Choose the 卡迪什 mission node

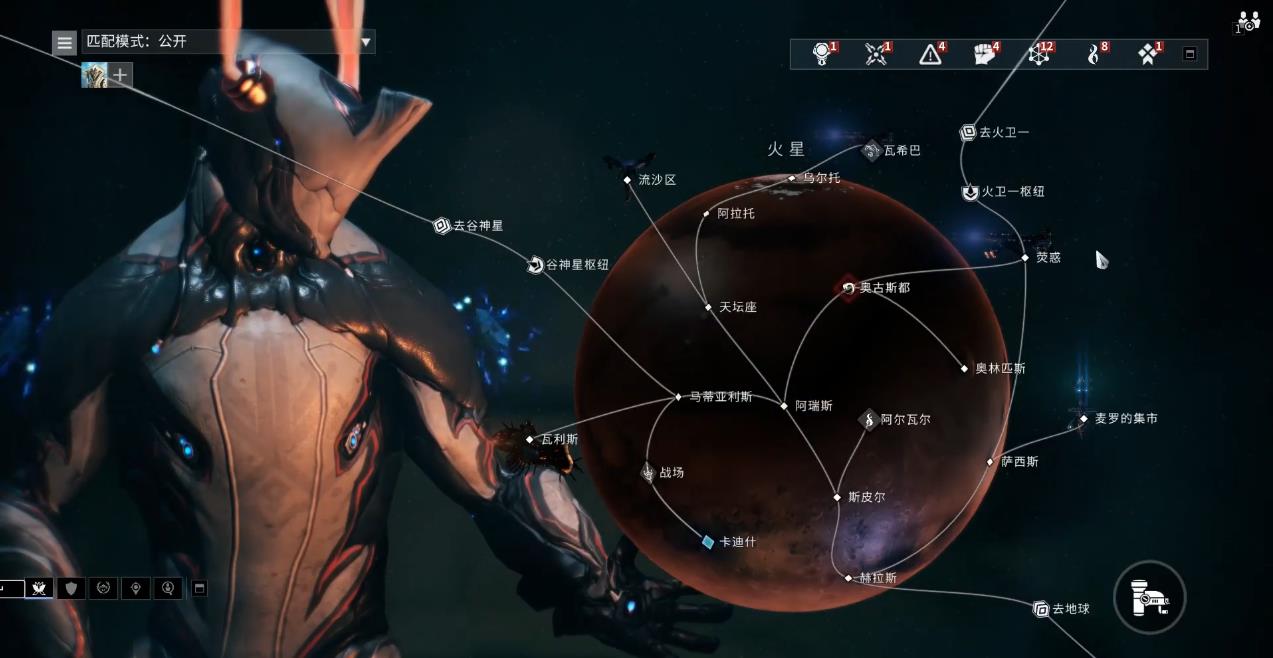pos(708,542)
